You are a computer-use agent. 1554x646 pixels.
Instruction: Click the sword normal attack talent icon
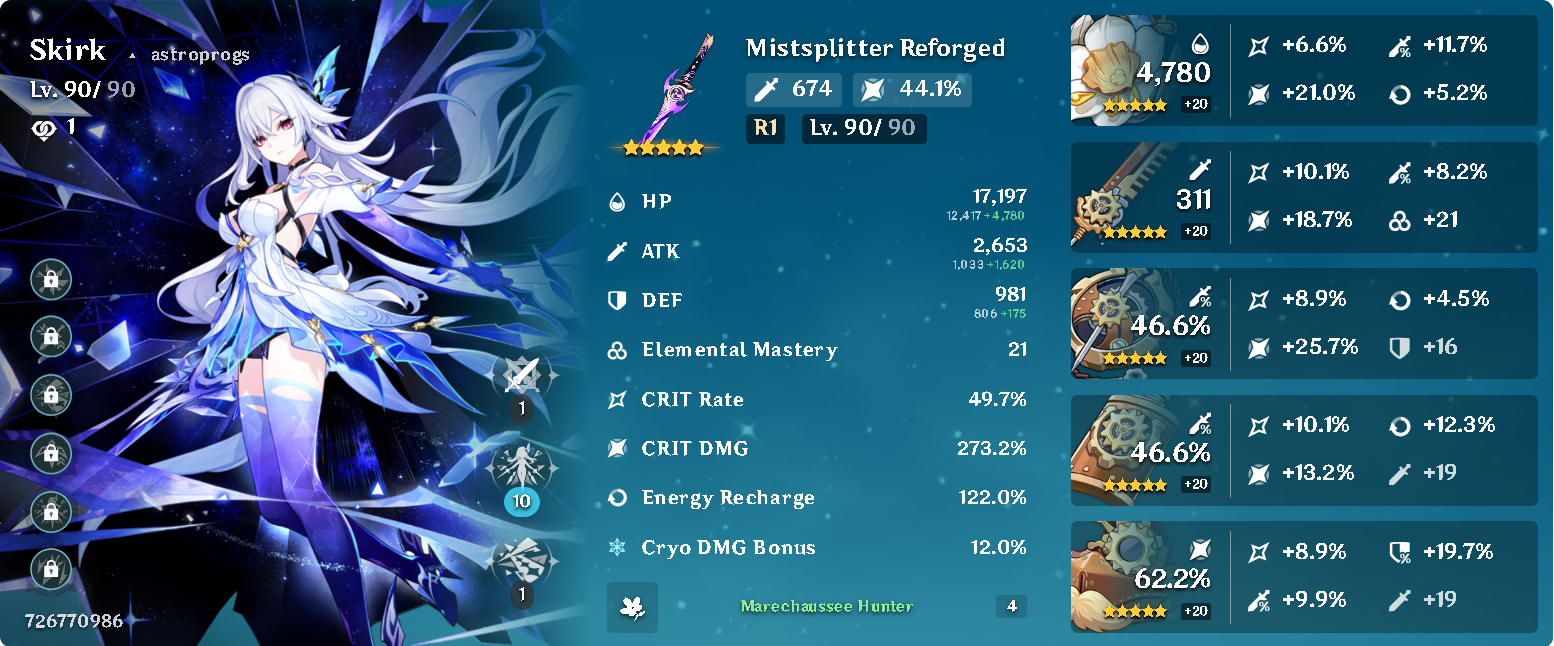click(x=521, y=376)
